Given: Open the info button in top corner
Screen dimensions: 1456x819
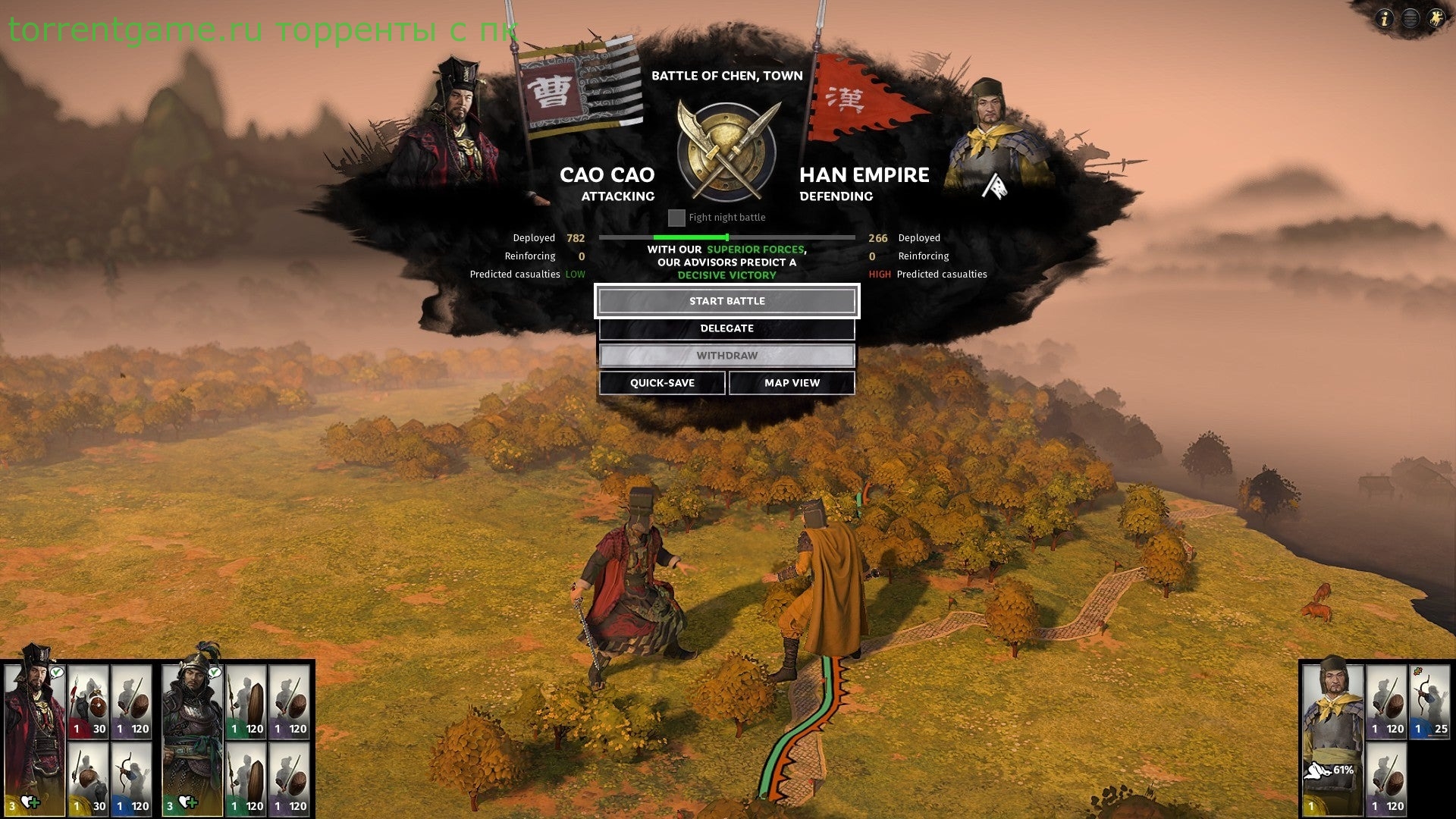Looking at the screenshot, I should (x=1384, y=18).
